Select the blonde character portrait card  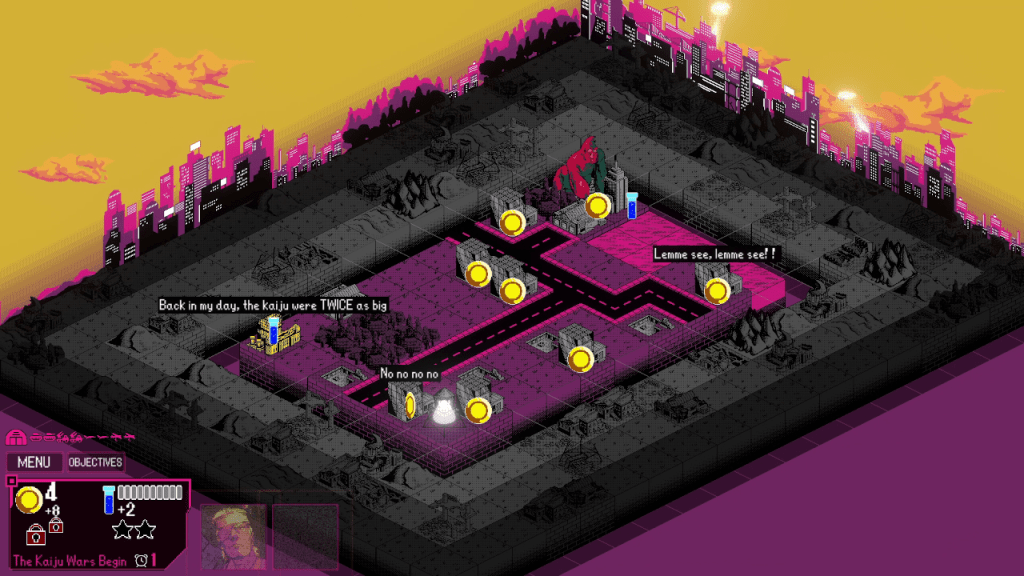[x=234, y=536]
